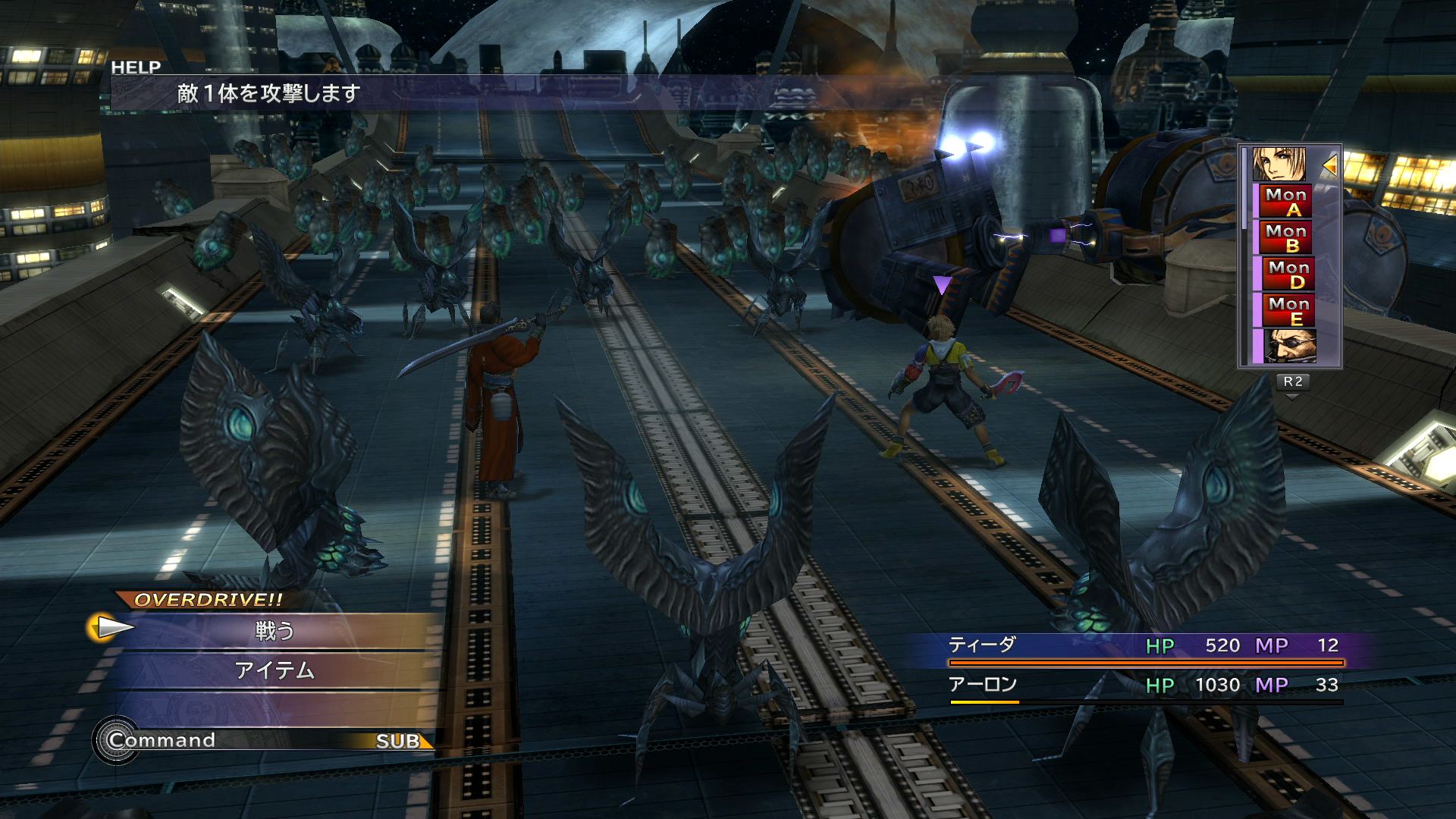The image size is (1456, 819).
Task: Click the HELP label above the hint text
Action: [136, 67]
